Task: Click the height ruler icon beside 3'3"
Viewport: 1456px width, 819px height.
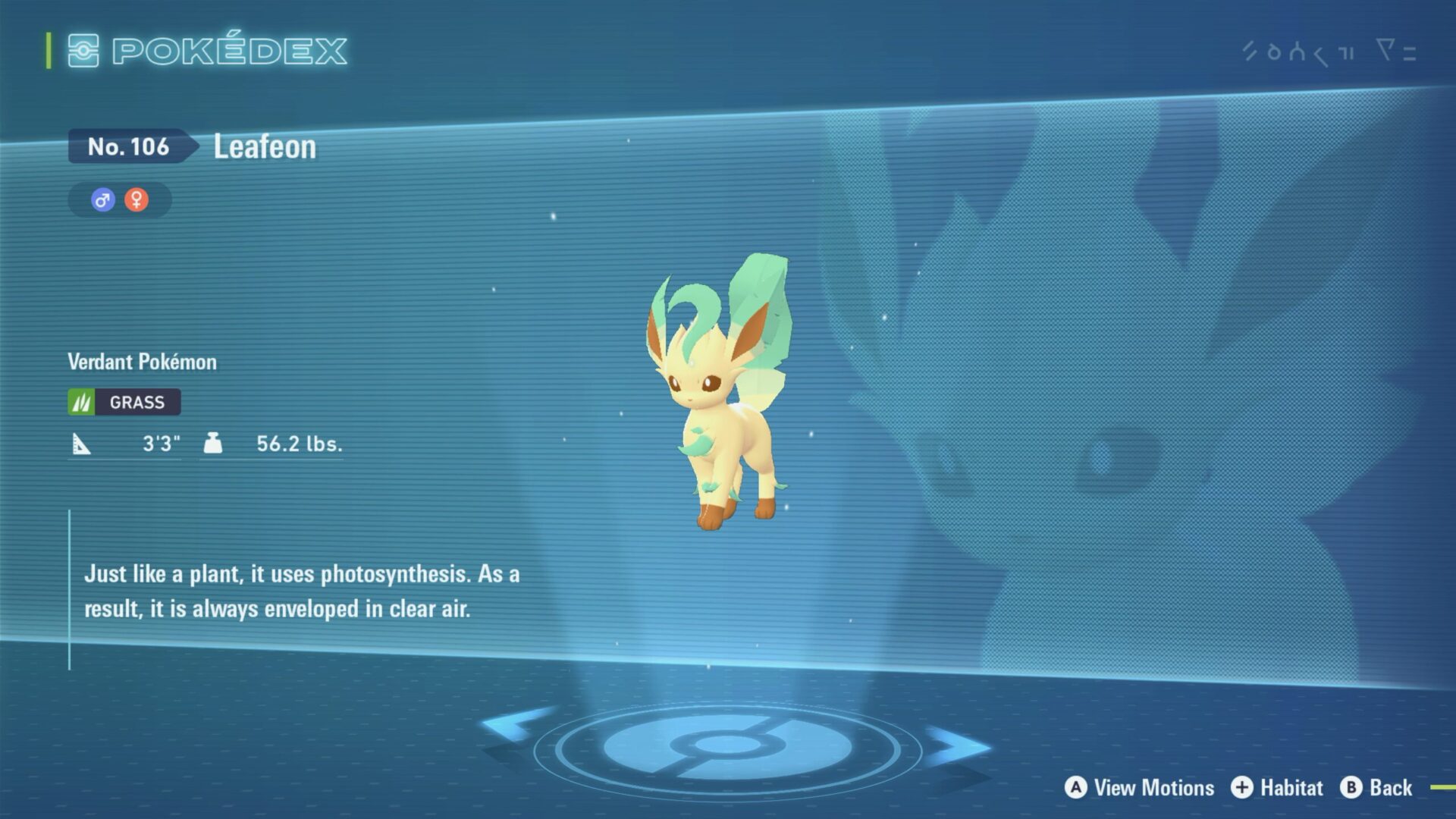Action: coord(83,443)
